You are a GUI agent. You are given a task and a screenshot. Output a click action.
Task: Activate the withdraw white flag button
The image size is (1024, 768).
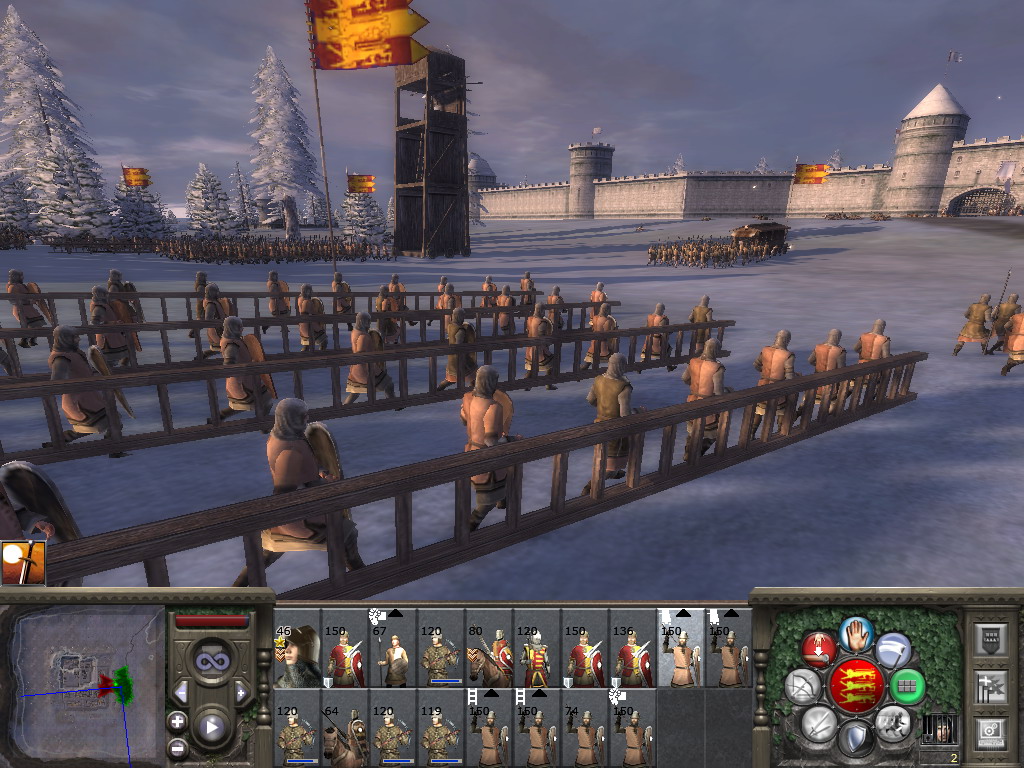893,650
